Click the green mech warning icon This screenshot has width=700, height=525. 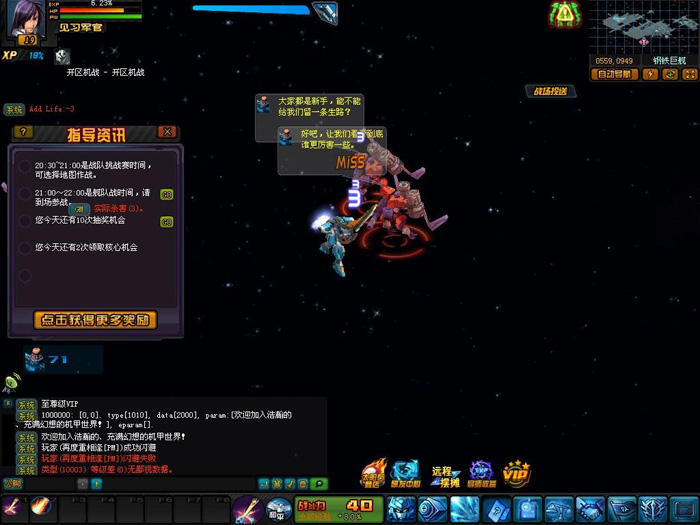564,14
